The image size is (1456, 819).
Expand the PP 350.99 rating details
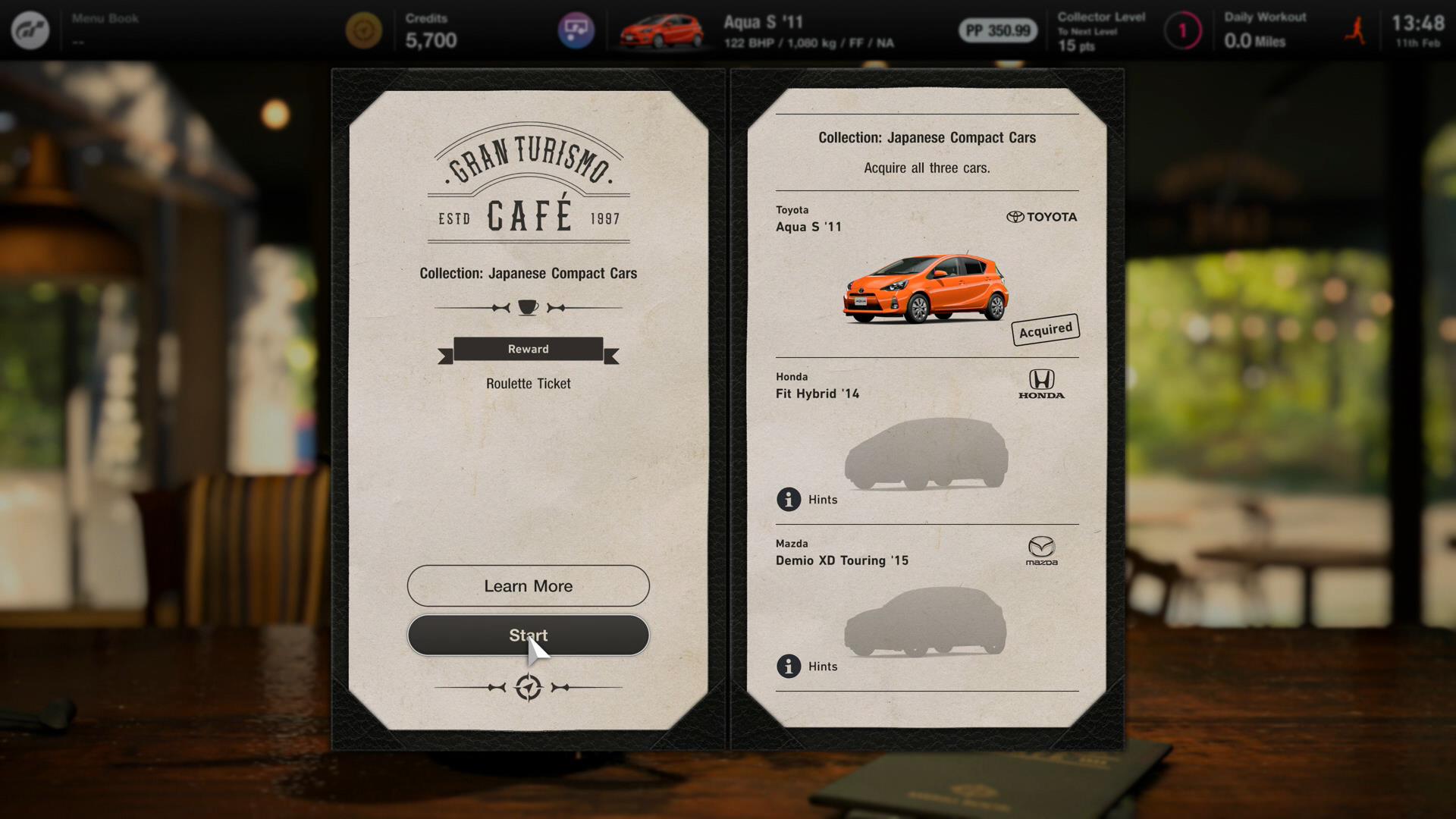click(996, 33)
